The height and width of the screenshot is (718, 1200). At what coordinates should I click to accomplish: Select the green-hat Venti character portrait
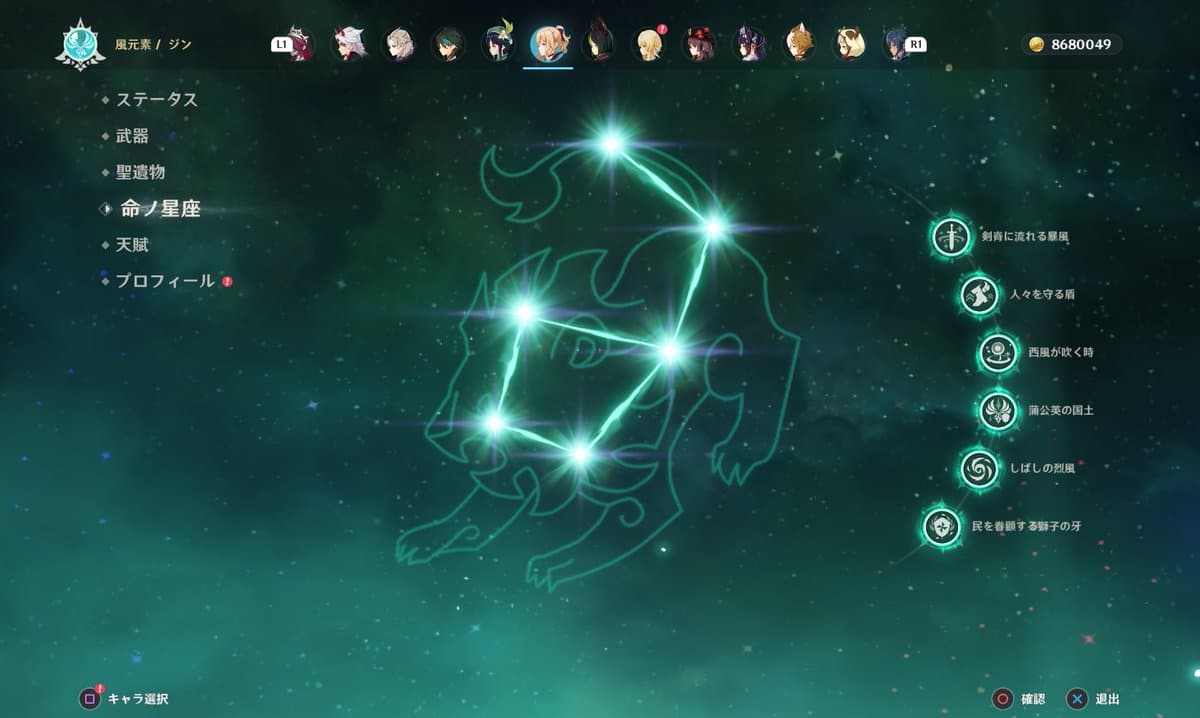tap(498, 44)
